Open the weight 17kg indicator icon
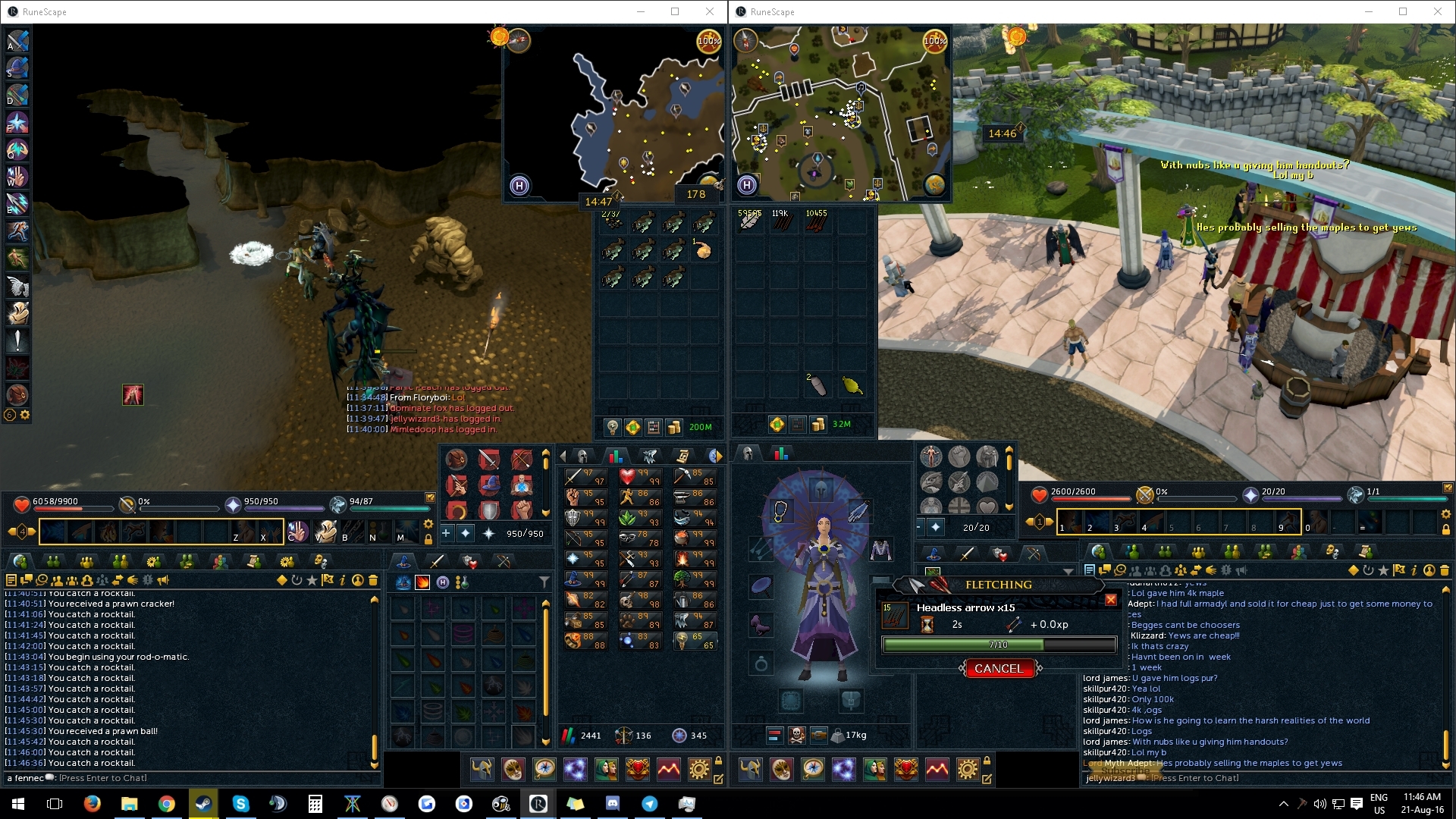Image resolution: width=1456 pixels, height=819 pixels. pos(837,736)
